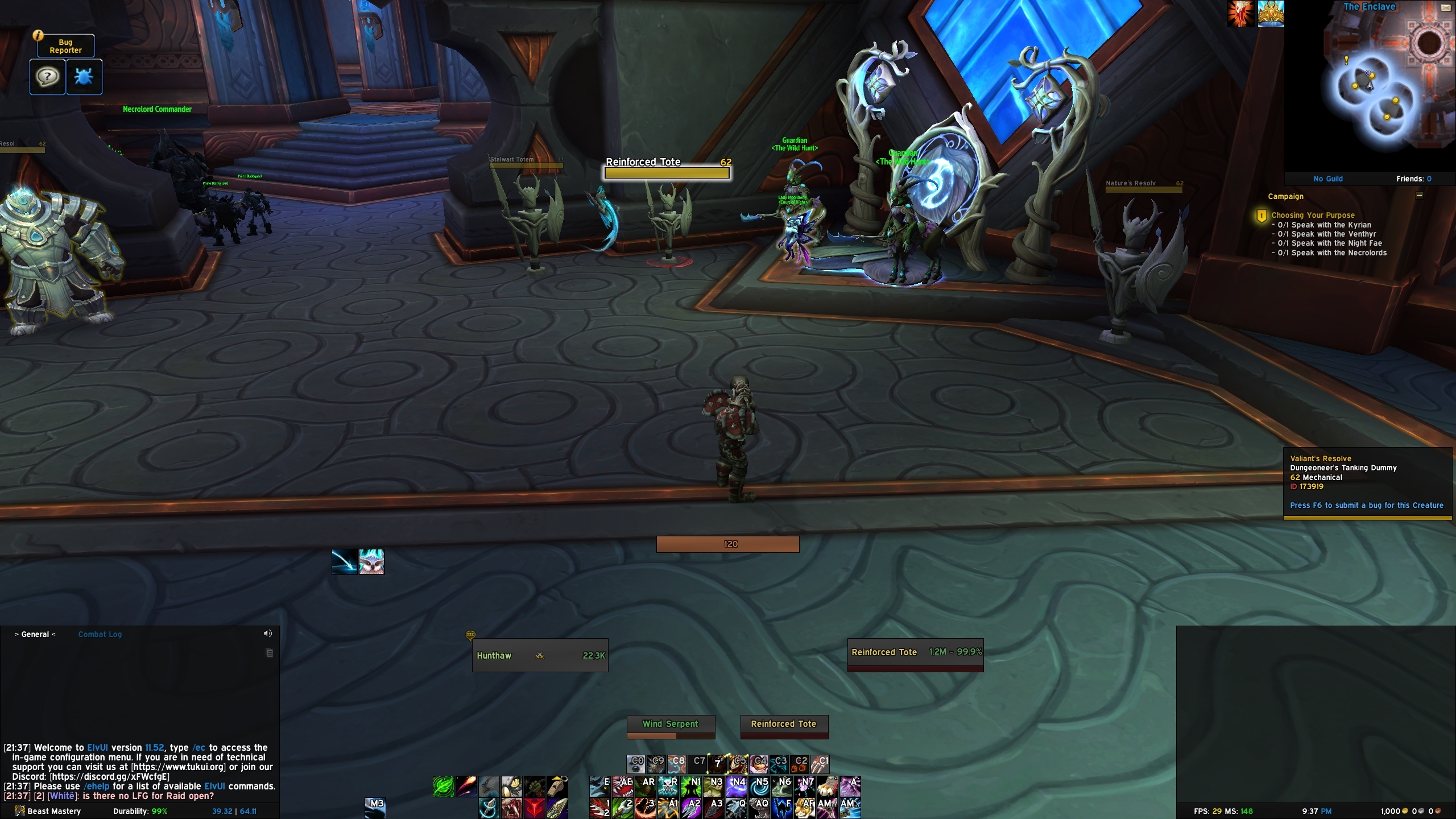This screenshot has height=819, width=1456.
Task: Click the Reinforced Tote target frame
Action: [x=915, y=653]
